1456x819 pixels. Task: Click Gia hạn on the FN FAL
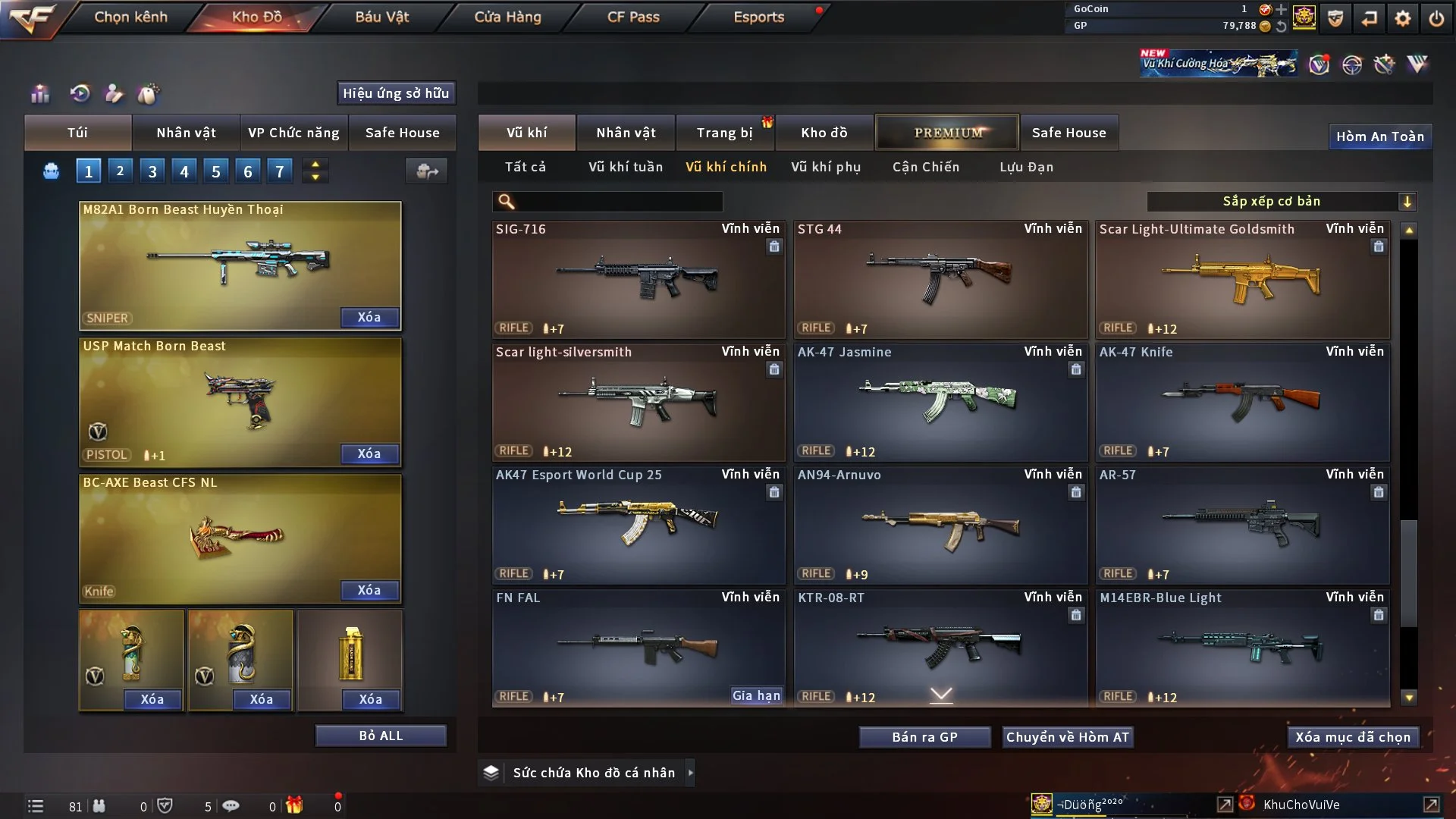(x=756, y=695)
